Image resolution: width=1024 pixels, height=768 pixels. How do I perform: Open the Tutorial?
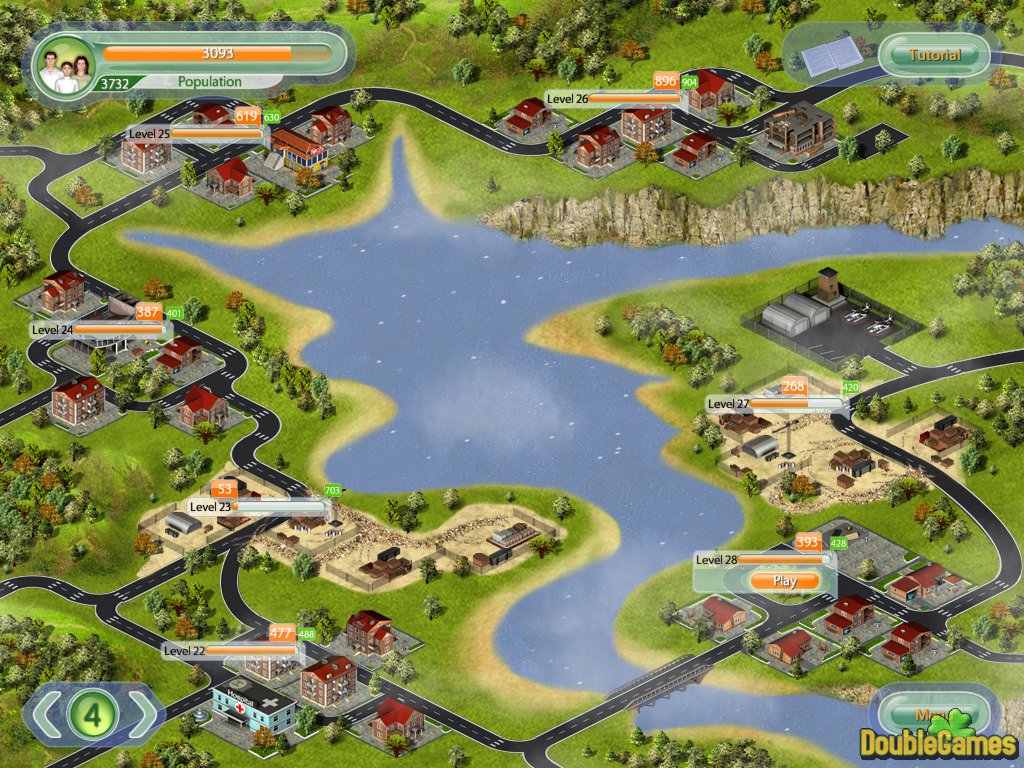[x=935, y=55]
